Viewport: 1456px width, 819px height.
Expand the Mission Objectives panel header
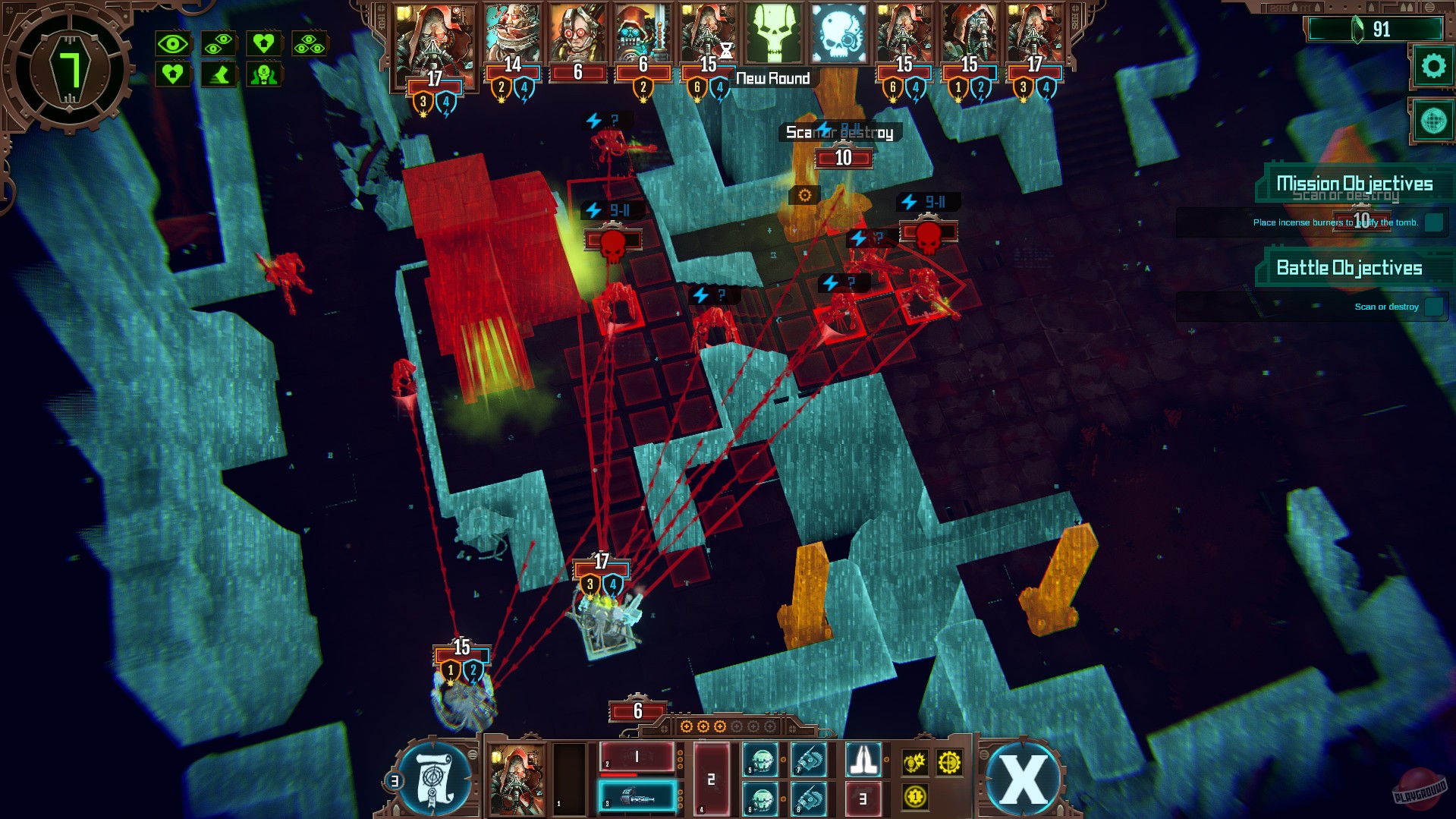[x=1354, y=183]
